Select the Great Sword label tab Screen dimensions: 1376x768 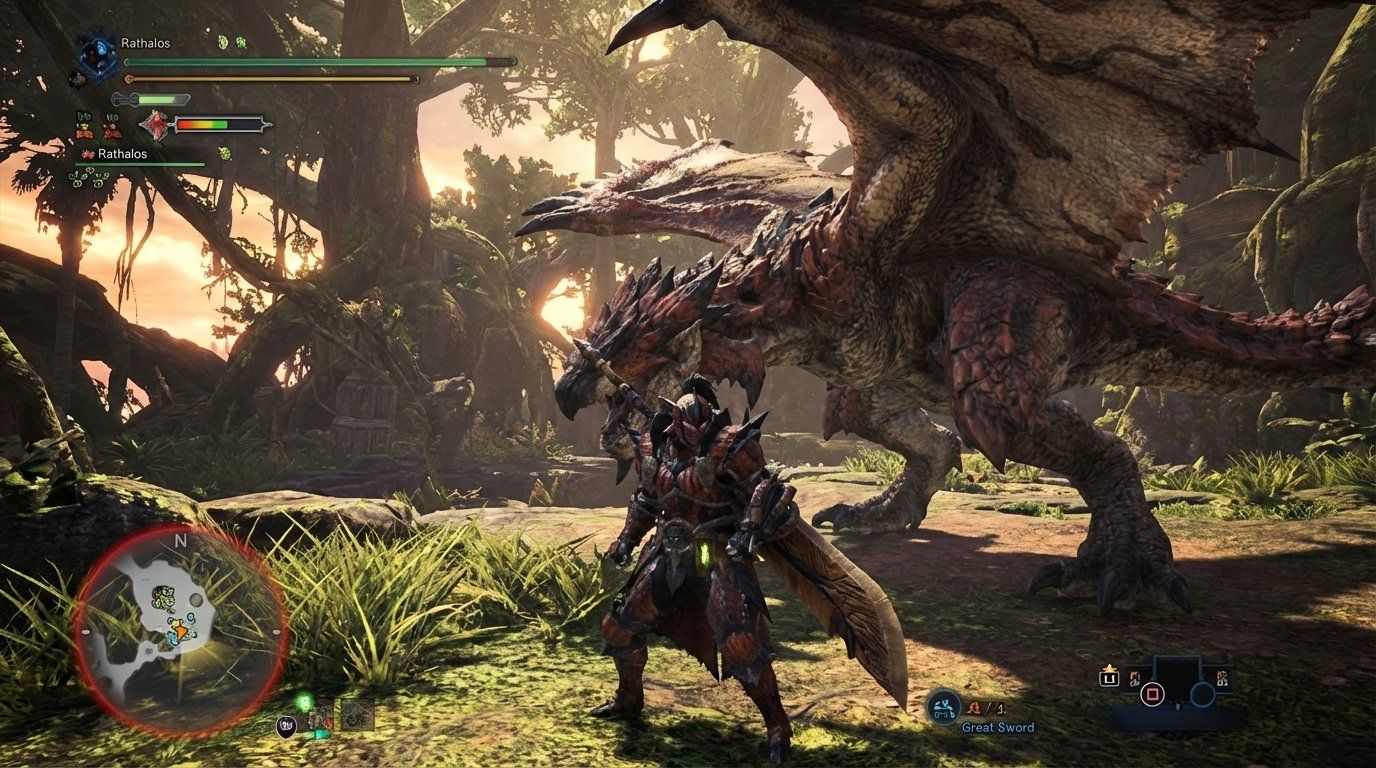click(x=998, y=727)
